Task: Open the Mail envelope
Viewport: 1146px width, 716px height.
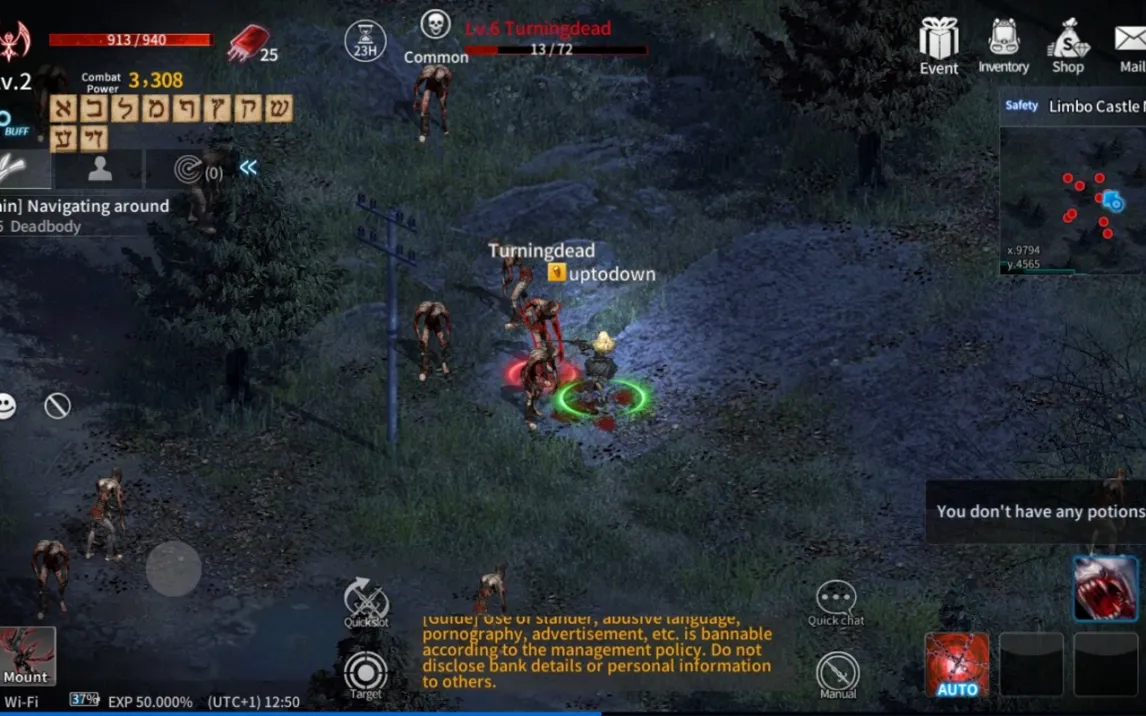Action: (x=1131, y=46)
